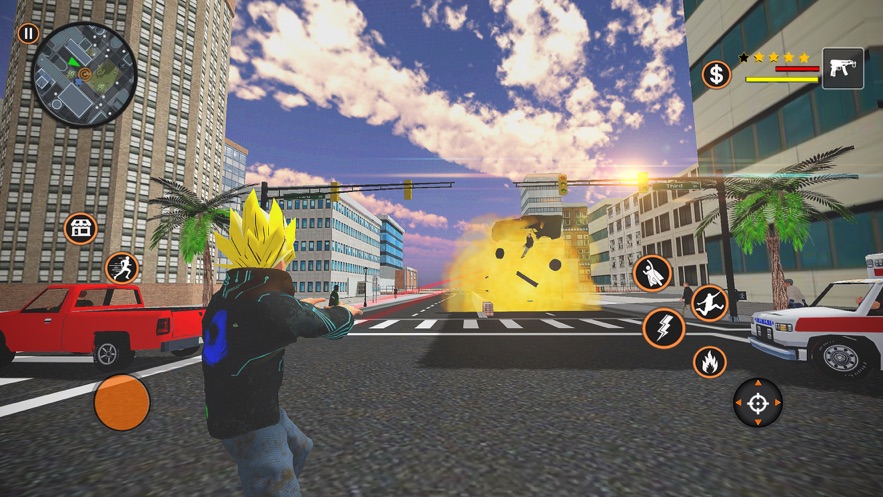Activate the lightning bolt ability
The width and height of the screenshot is (883, 497).
pos(663,327)
